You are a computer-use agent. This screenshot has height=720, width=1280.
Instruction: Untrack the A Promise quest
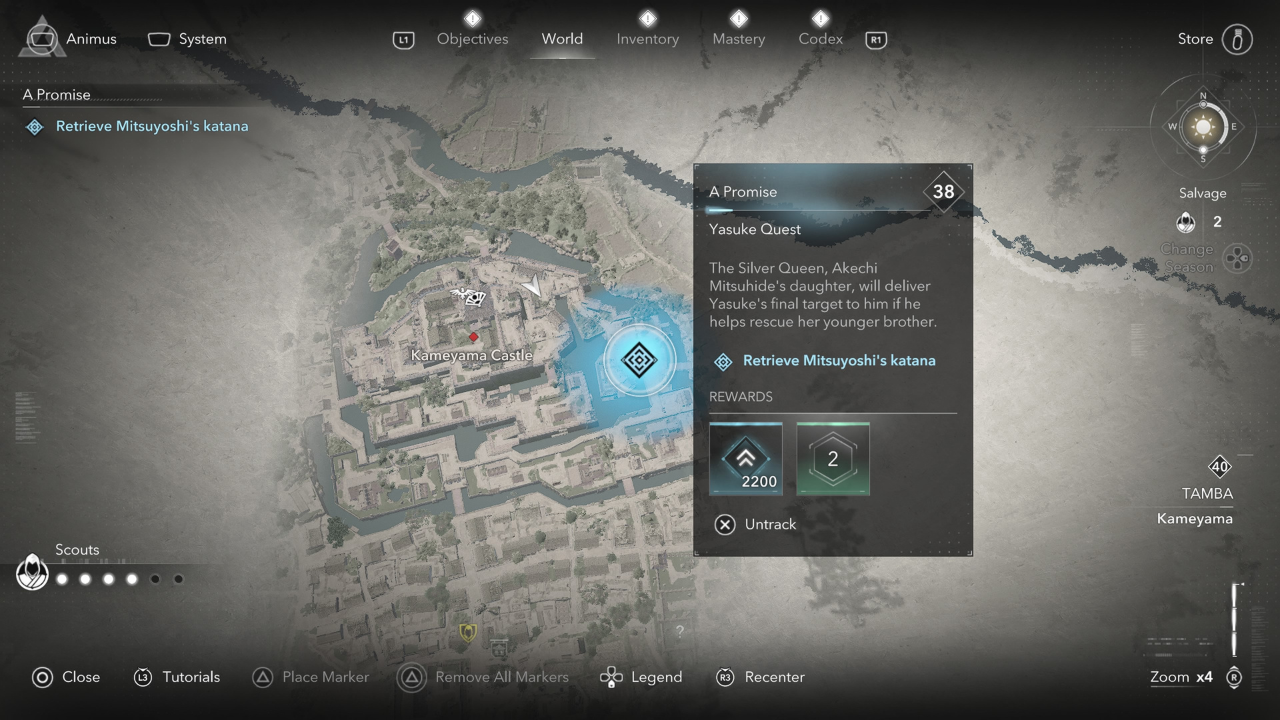756,524
